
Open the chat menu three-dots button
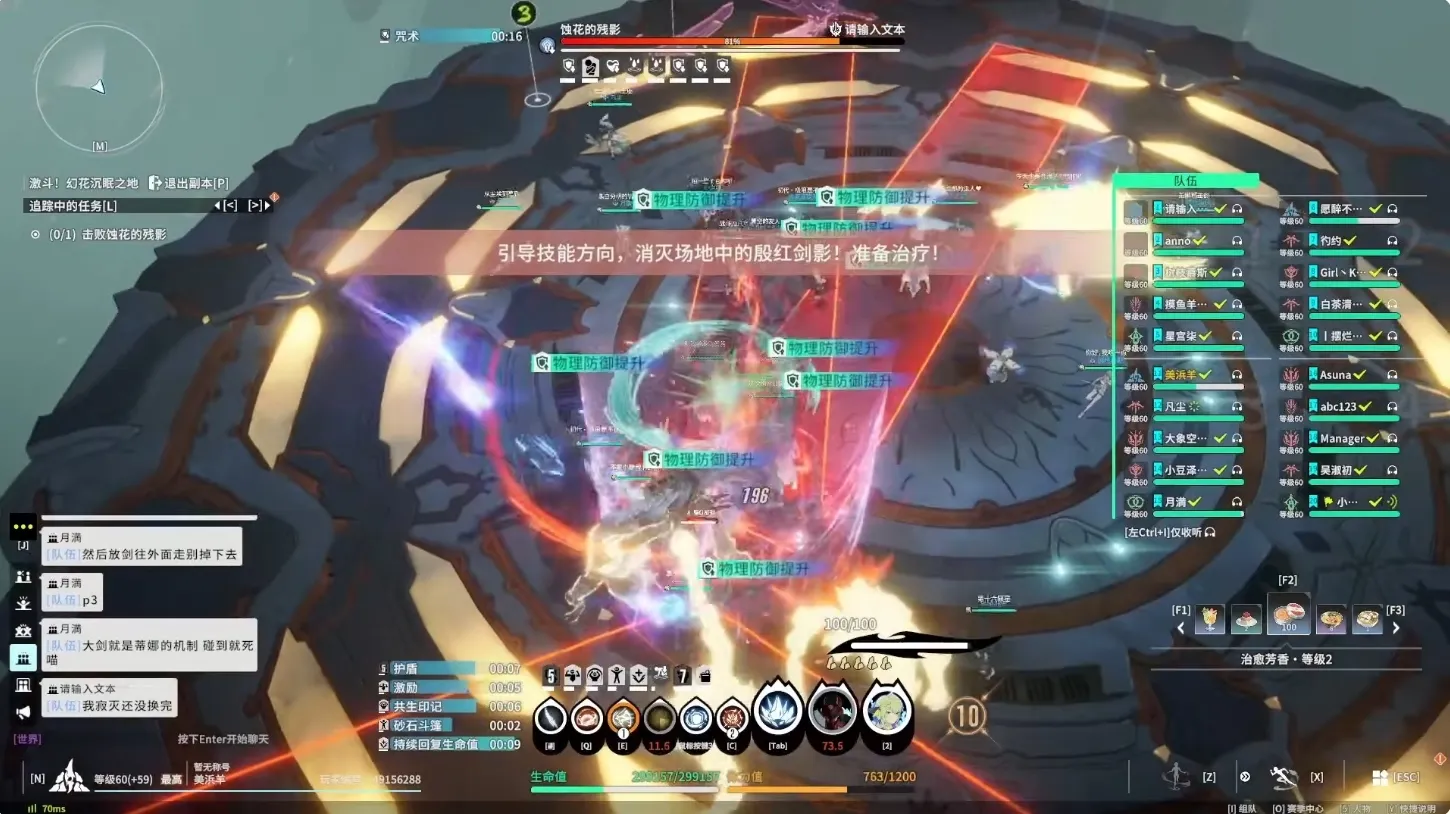point(23,526)
